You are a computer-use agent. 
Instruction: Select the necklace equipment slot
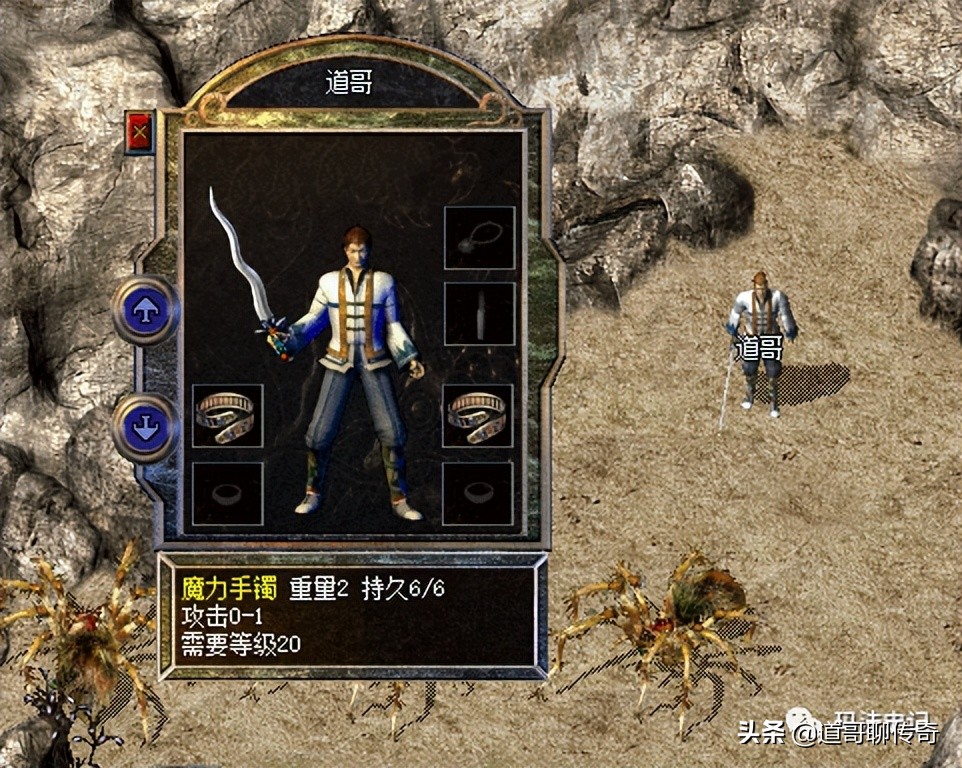pyautogui.click(x=479, y=238)
